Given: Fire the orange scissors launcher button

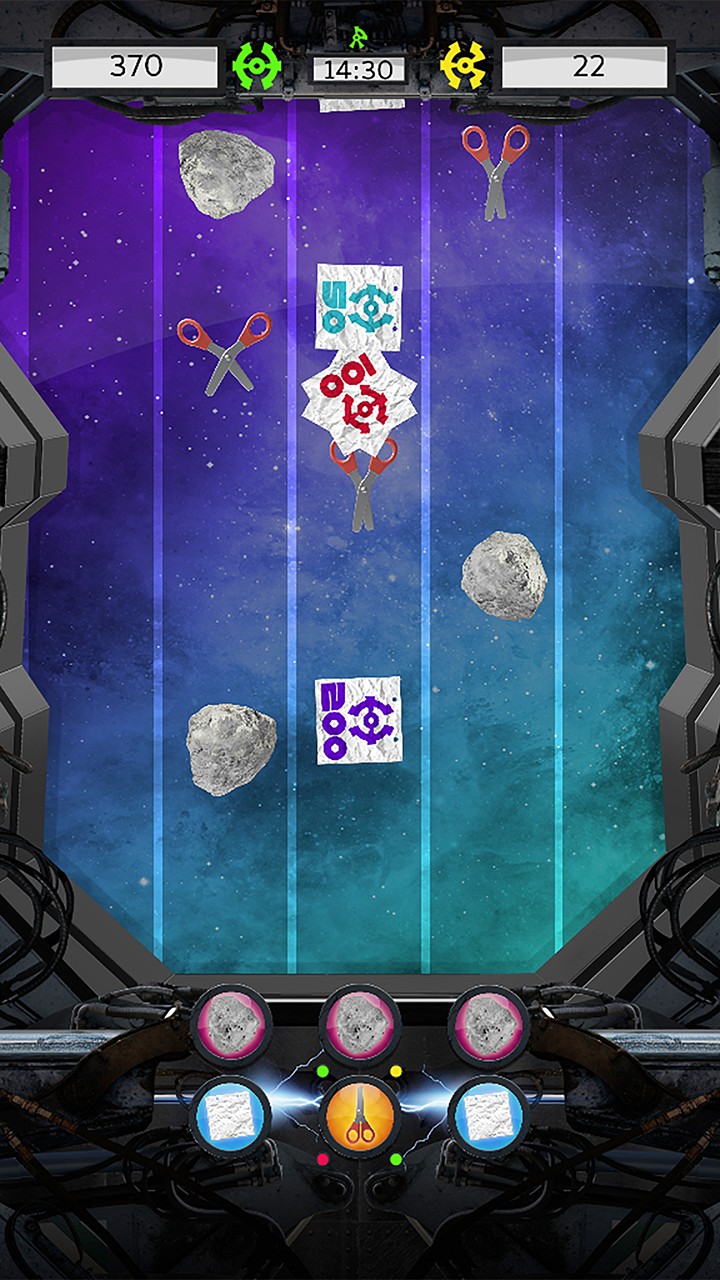Looking at the screenshot, I should (360, 1117).
